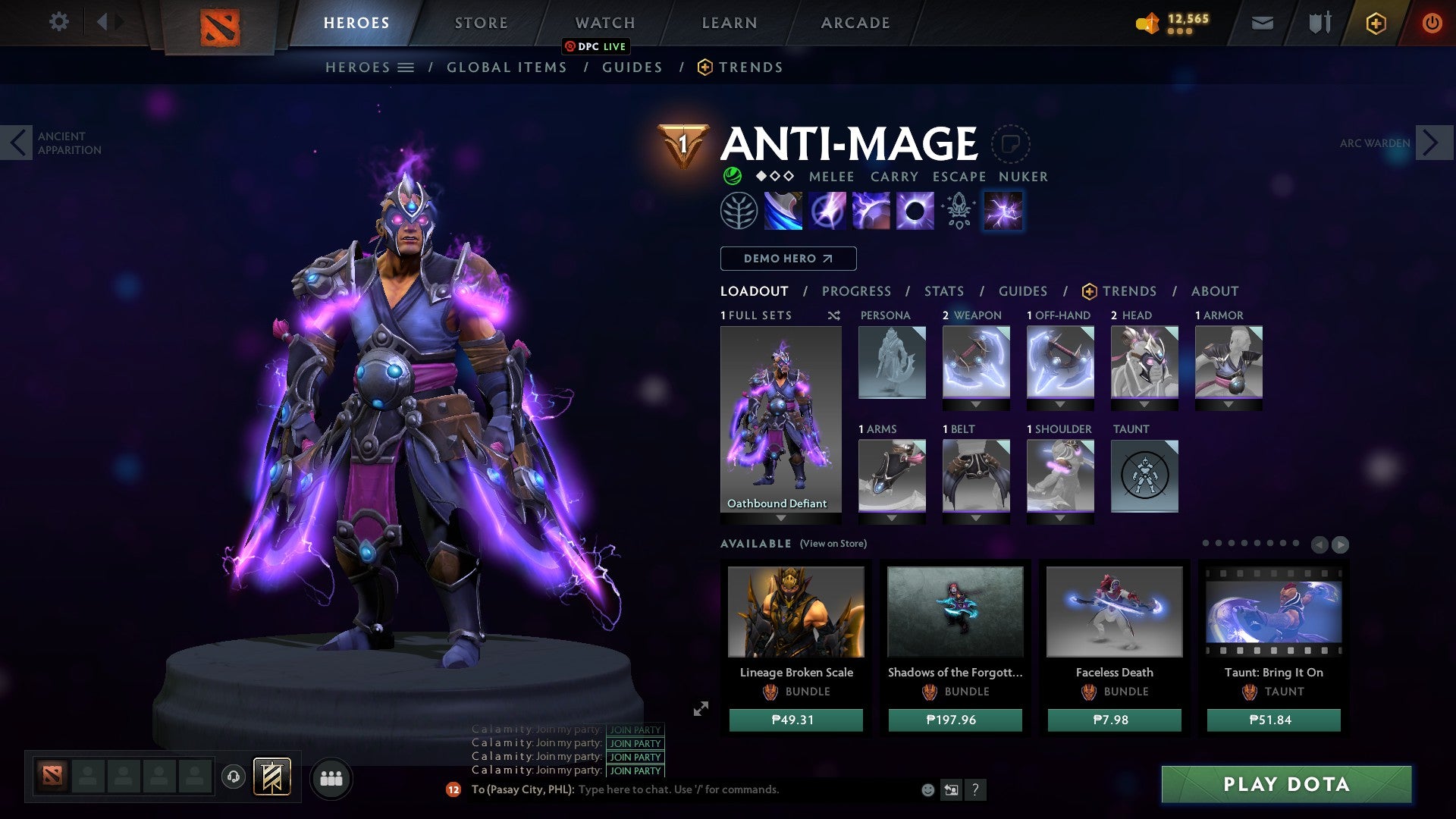Viewport: 1456px width, 819px height.
Task: Click the red power icon
Action: pos(1432,23)
